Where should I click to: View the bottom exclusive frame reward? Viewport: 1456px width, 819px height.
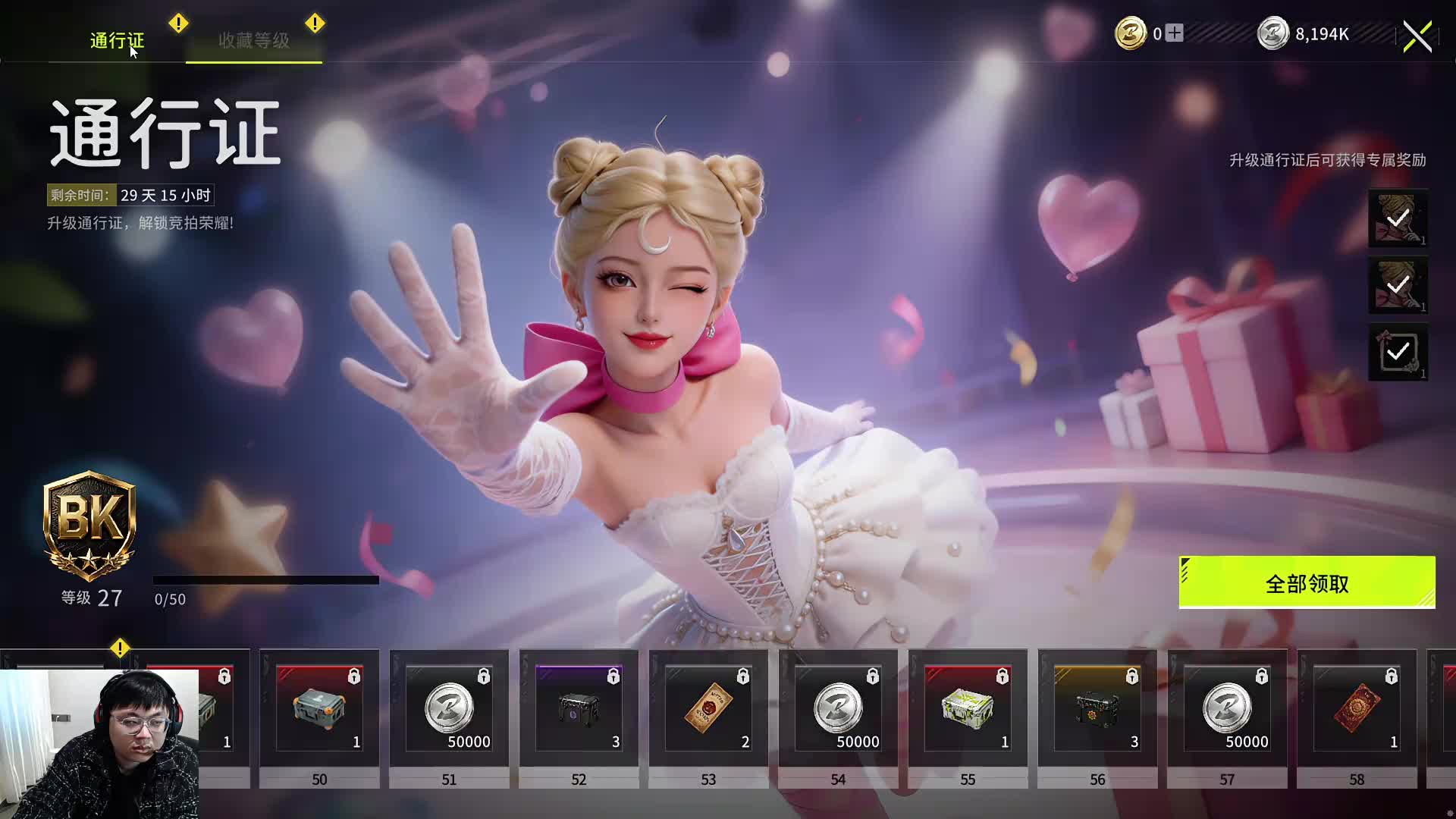1398,352
